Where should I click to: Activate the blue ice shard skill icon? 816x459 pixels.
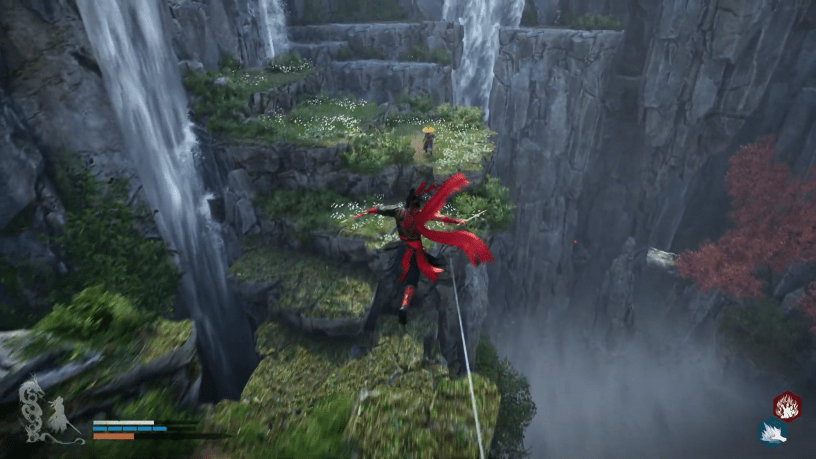pyautogui.click(x=771, y=433)
